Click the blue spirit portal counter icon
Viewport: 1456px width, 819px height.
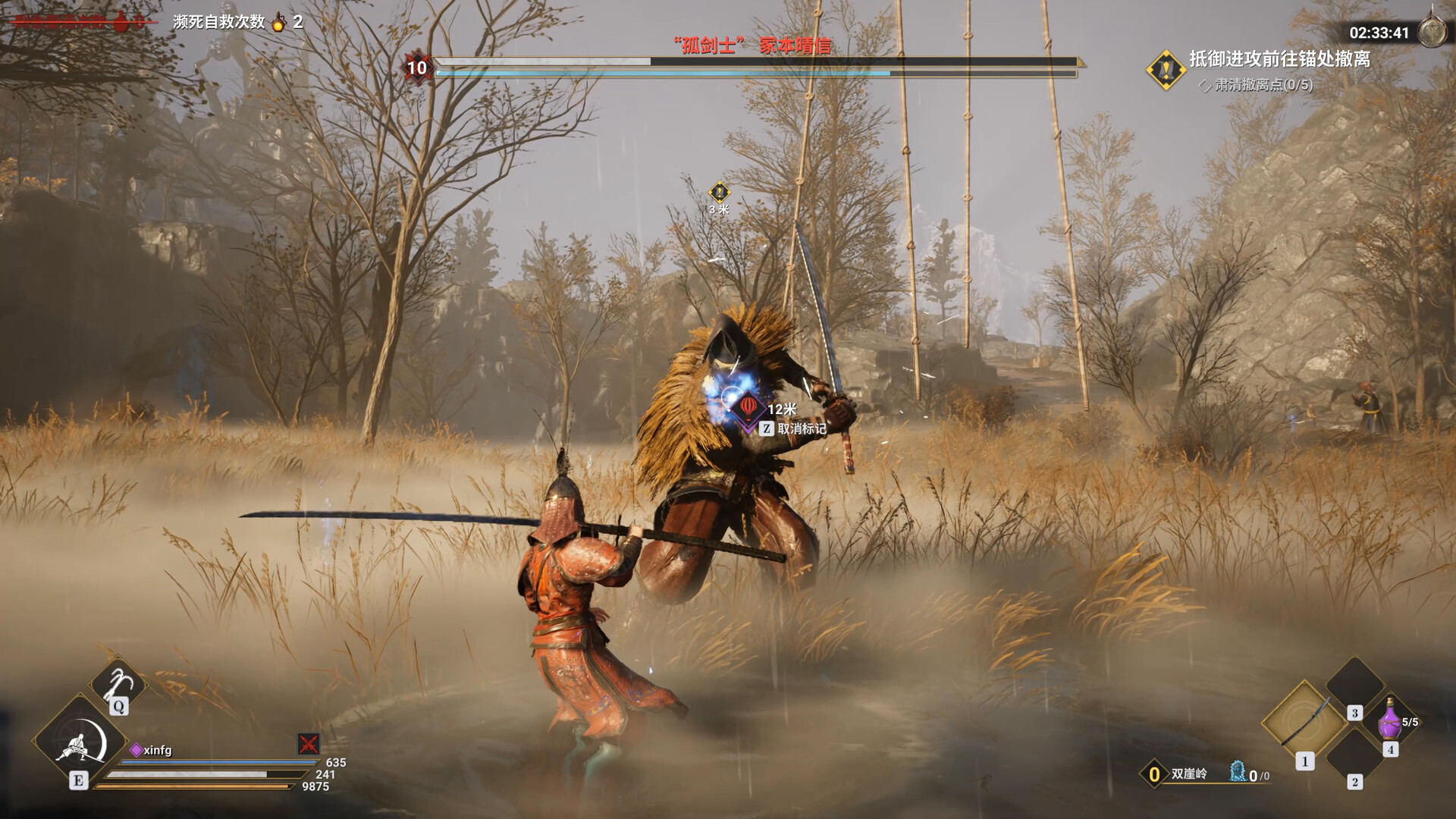pos(1238,772)
